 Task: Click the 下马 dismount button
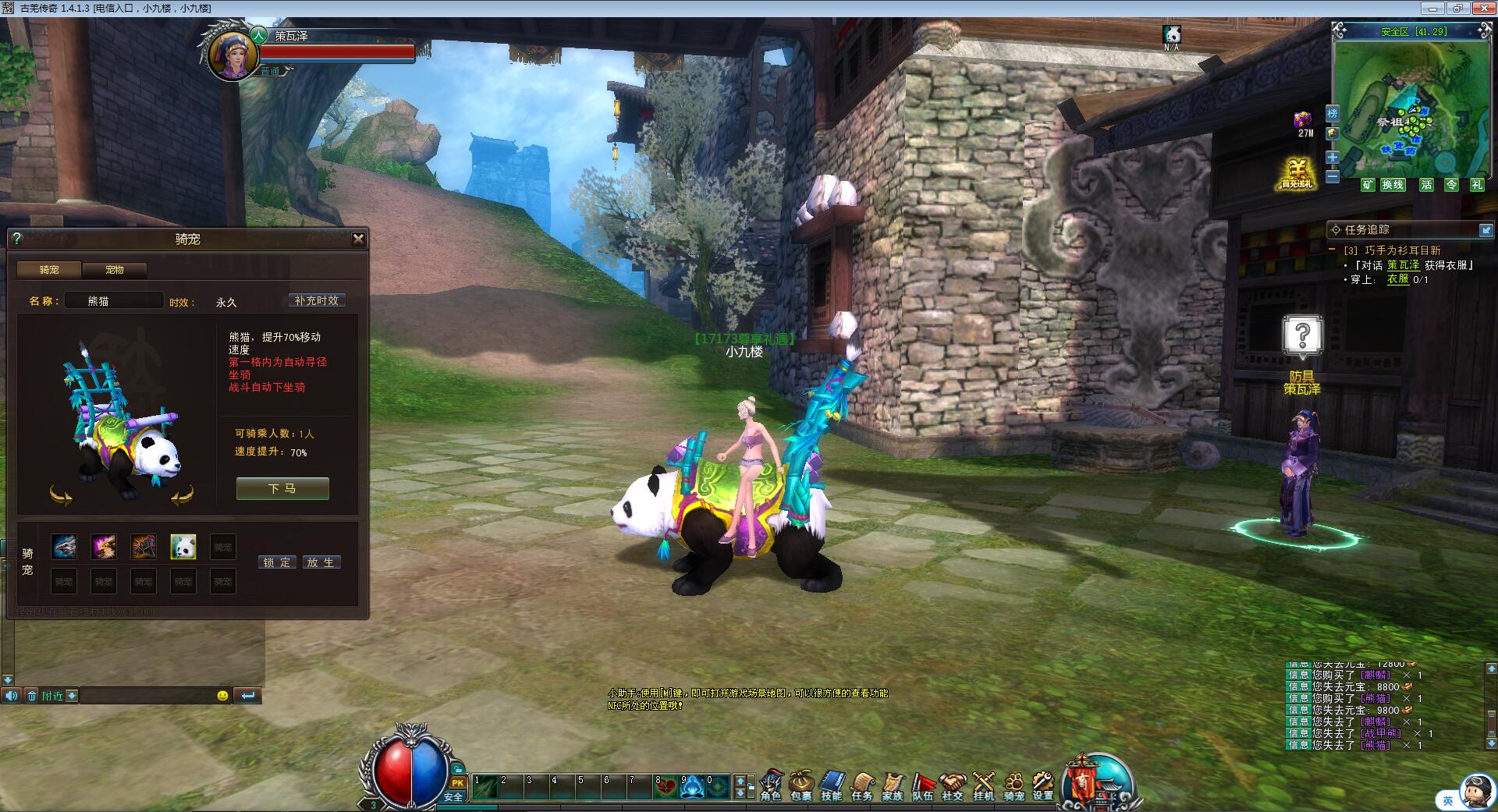pos(282,488)
